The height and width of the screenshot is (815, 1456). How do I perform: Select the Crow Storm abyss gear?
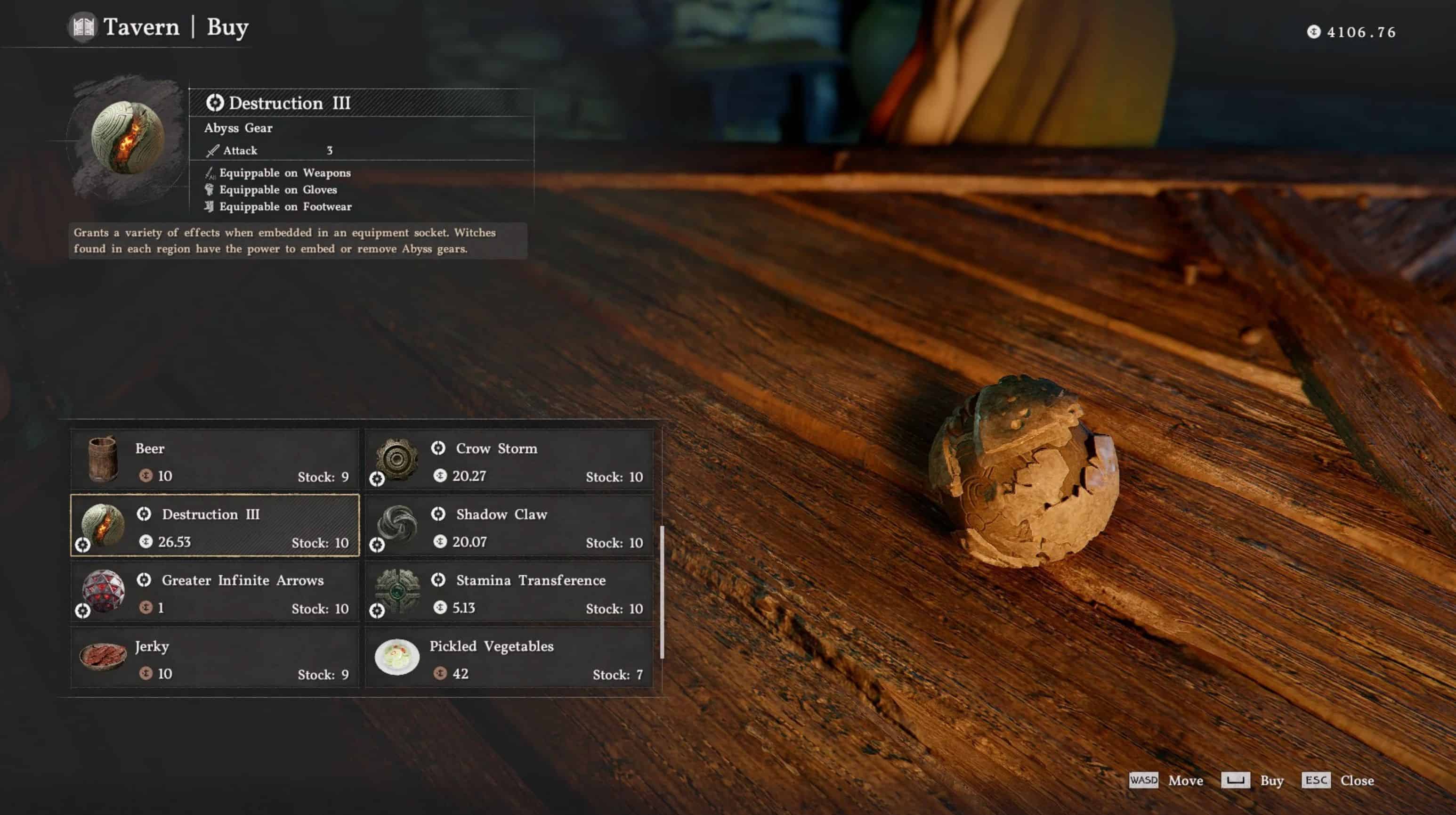pyautogui.click(x=509, y=460)
